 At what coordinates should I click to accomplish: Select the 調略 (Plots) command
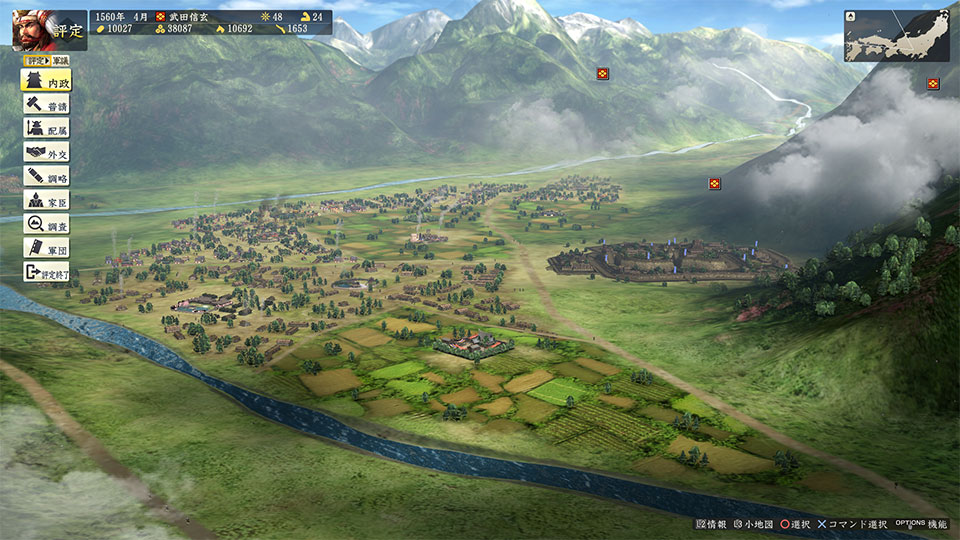point(47,176)
